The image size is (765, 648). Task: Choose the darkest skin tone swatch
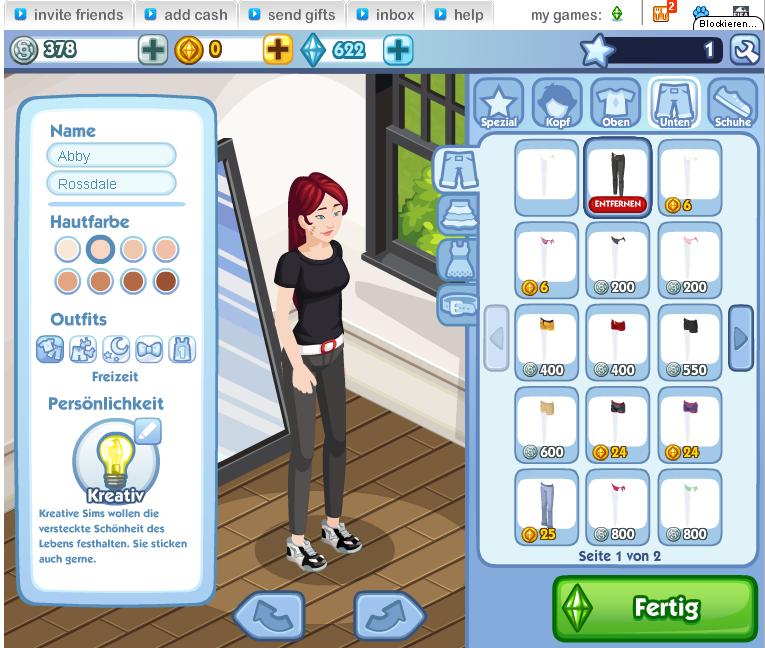click(165, 281)
